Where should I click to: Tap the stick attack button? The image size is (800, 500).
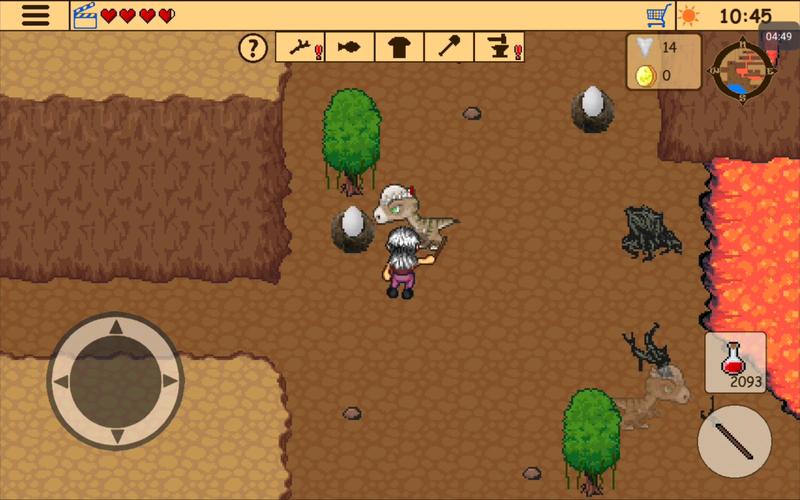[734, 441]
